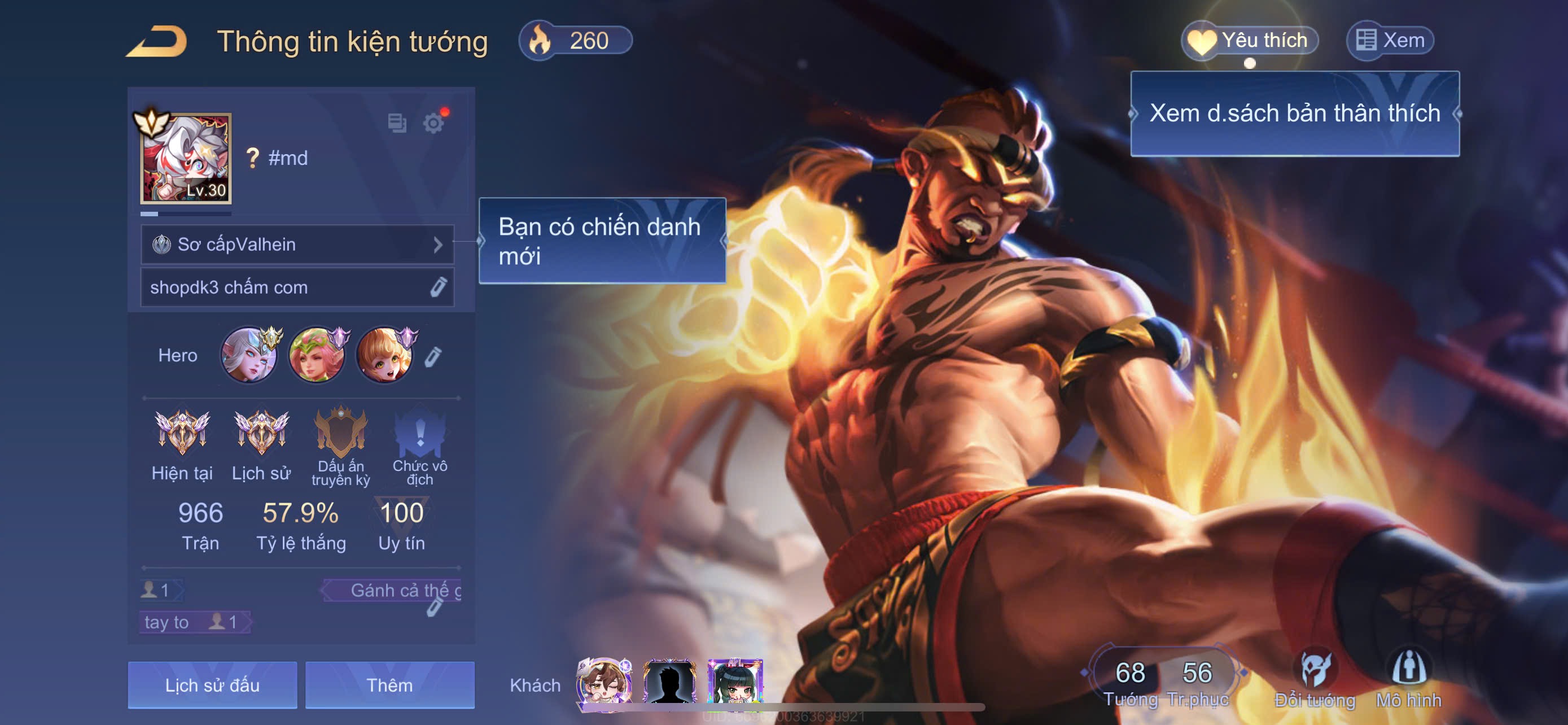Open Lịch sử đấu match history
This screenshot has height=725, width=1568.
click(212, 685)
